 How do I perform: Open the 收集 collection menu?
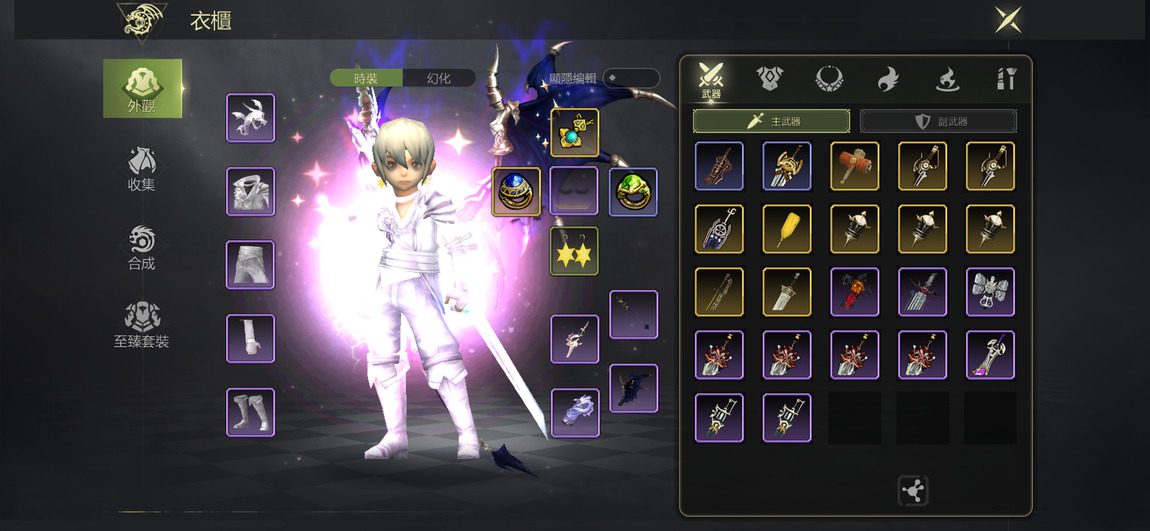pos(142,168)
